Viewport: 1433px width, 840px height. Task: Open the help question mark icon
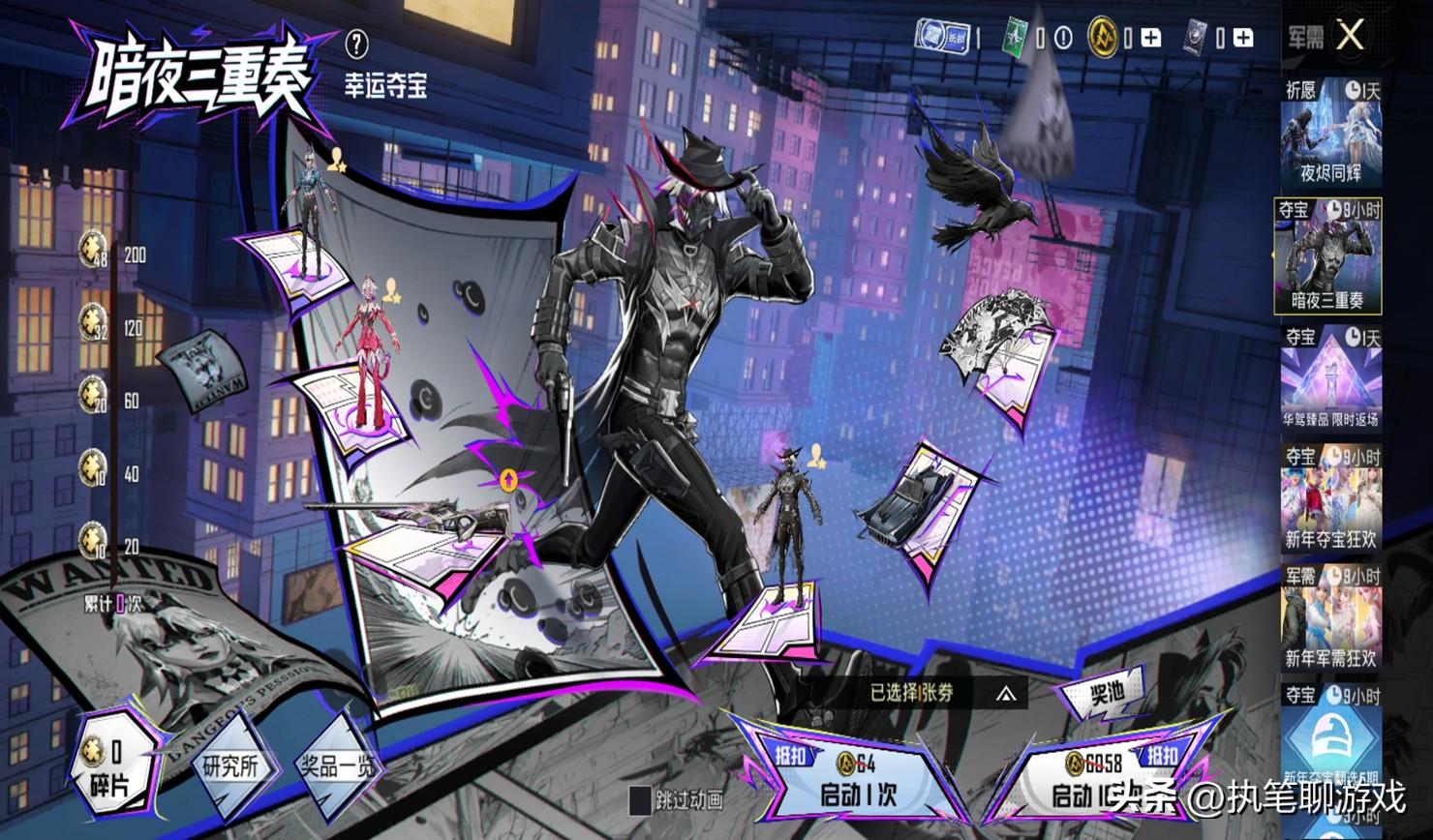click(356, 44)
